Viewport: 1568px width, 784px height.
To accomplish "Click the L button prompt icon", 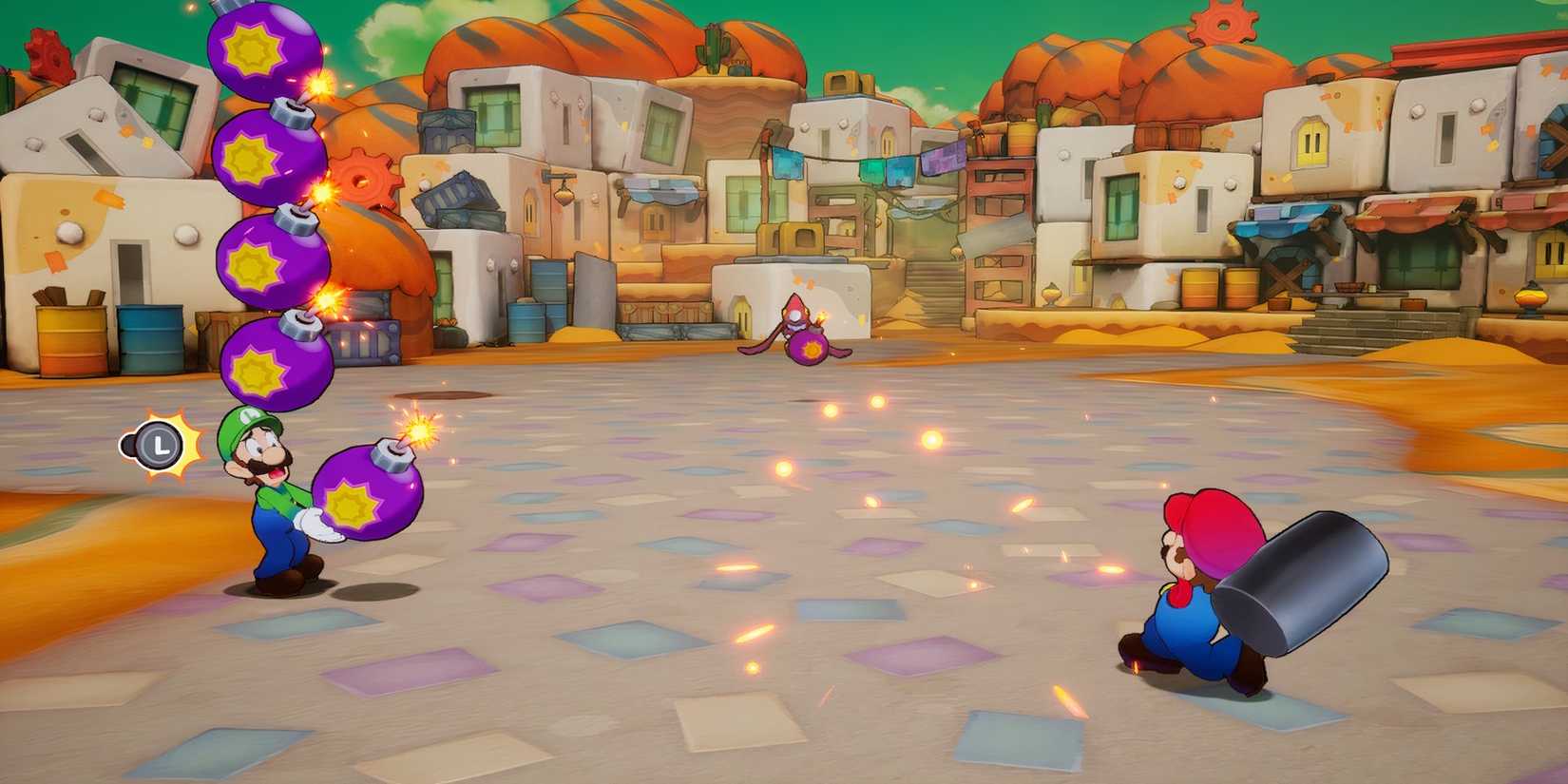I will (159, 443).
